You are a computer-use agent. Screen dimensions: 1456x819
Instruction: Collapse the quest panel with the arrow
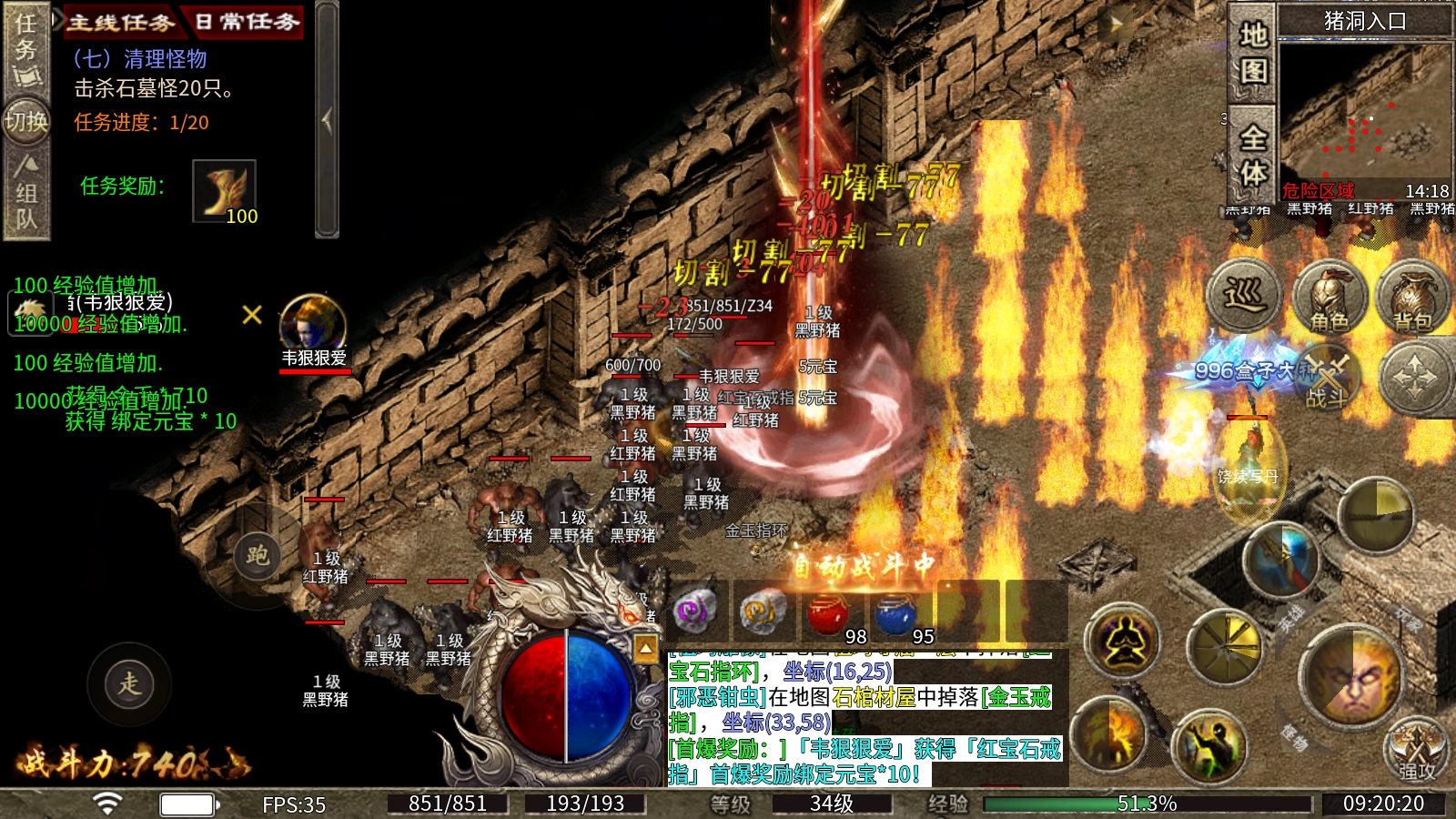(x=327, y=119)
